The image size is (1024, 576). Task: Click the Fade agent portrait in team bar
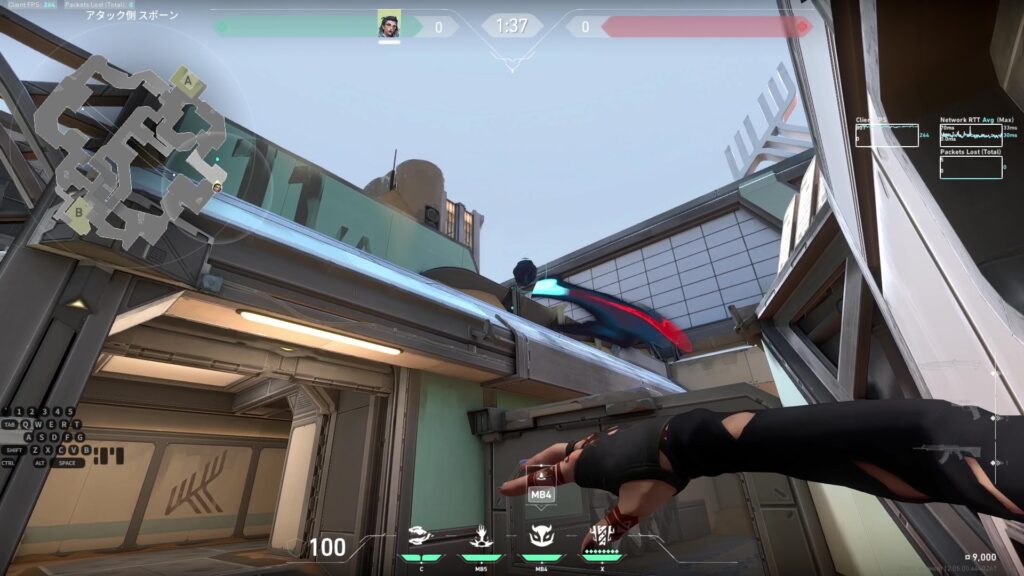[388, 26]
